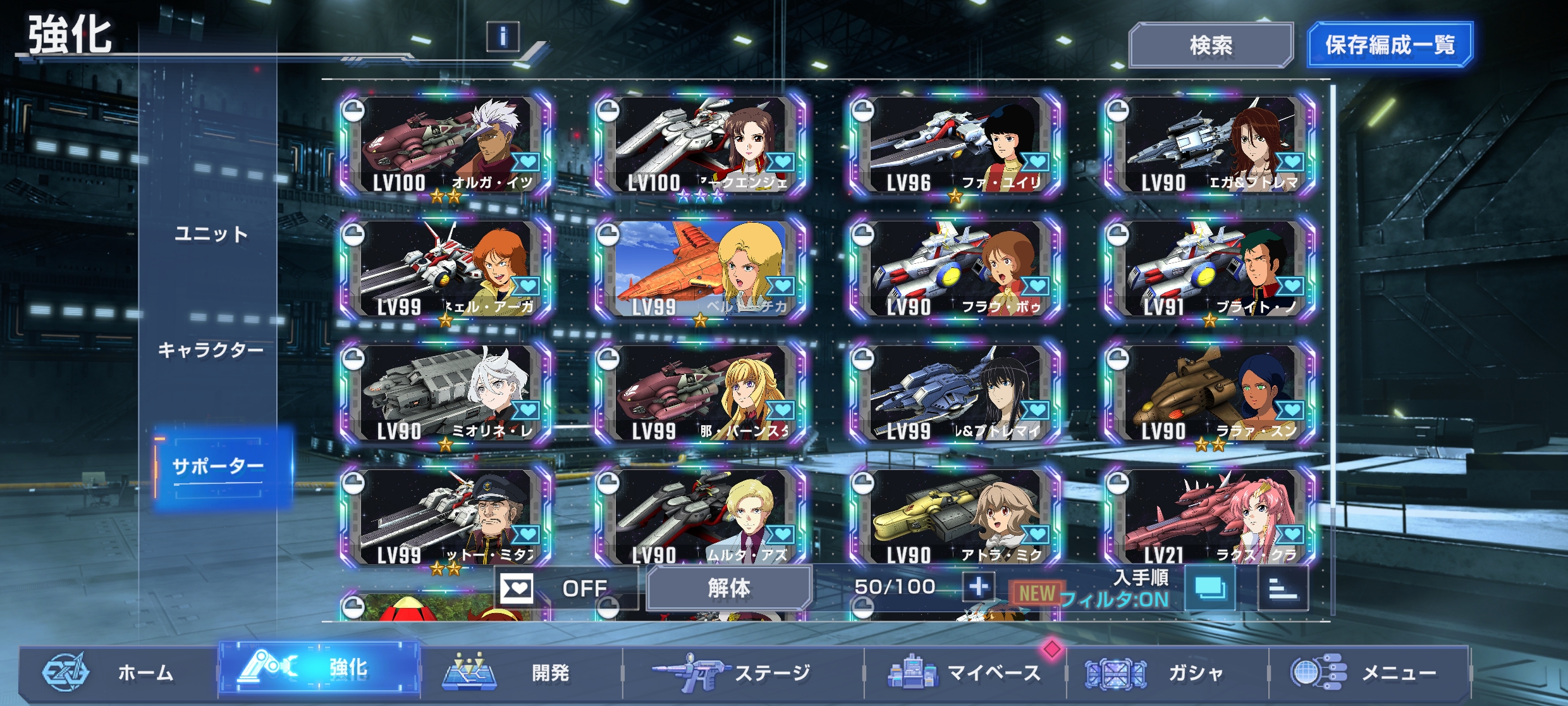
Task: Open the 検索 search button
Action: coord(1210,46)
